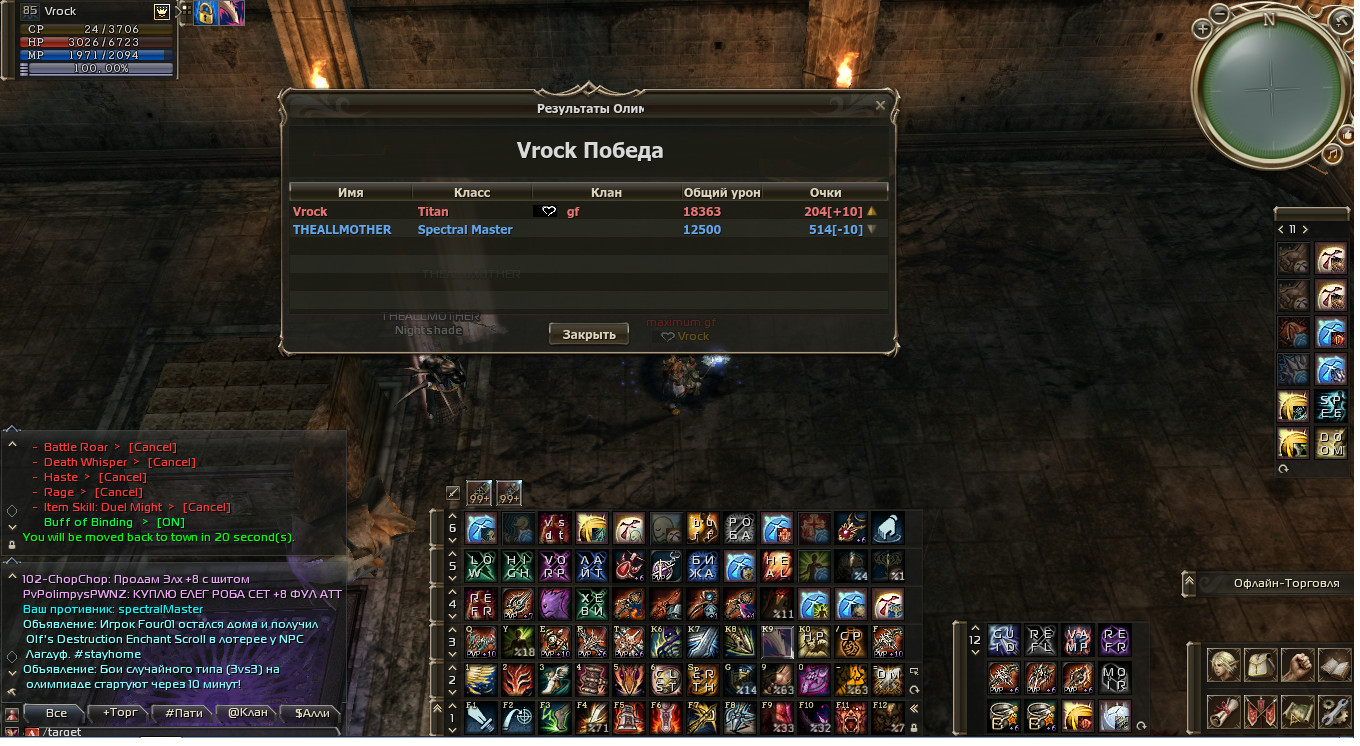Switch chat to the +Торг tab
This screenshot has width=1360, height=746.
[x=120, y=713]
